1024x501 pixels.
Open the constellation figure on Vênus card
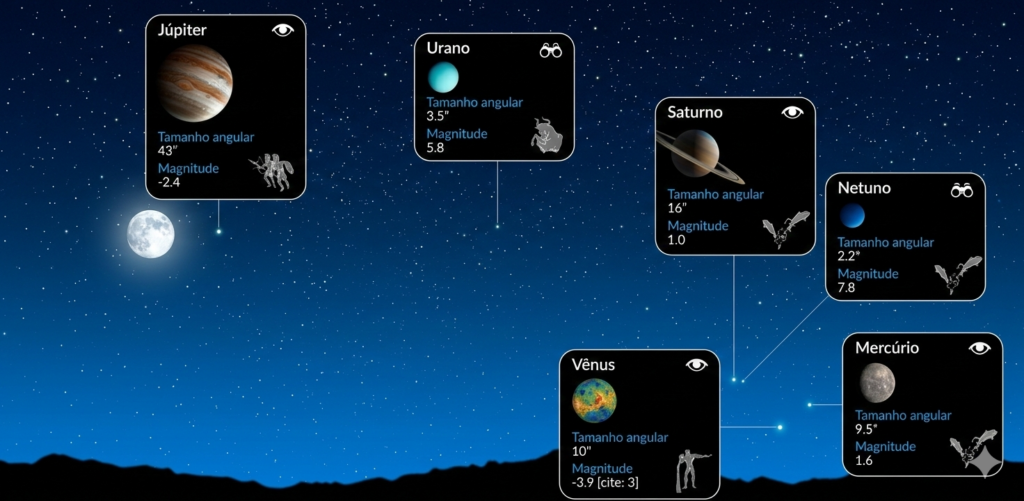point(691,467)
